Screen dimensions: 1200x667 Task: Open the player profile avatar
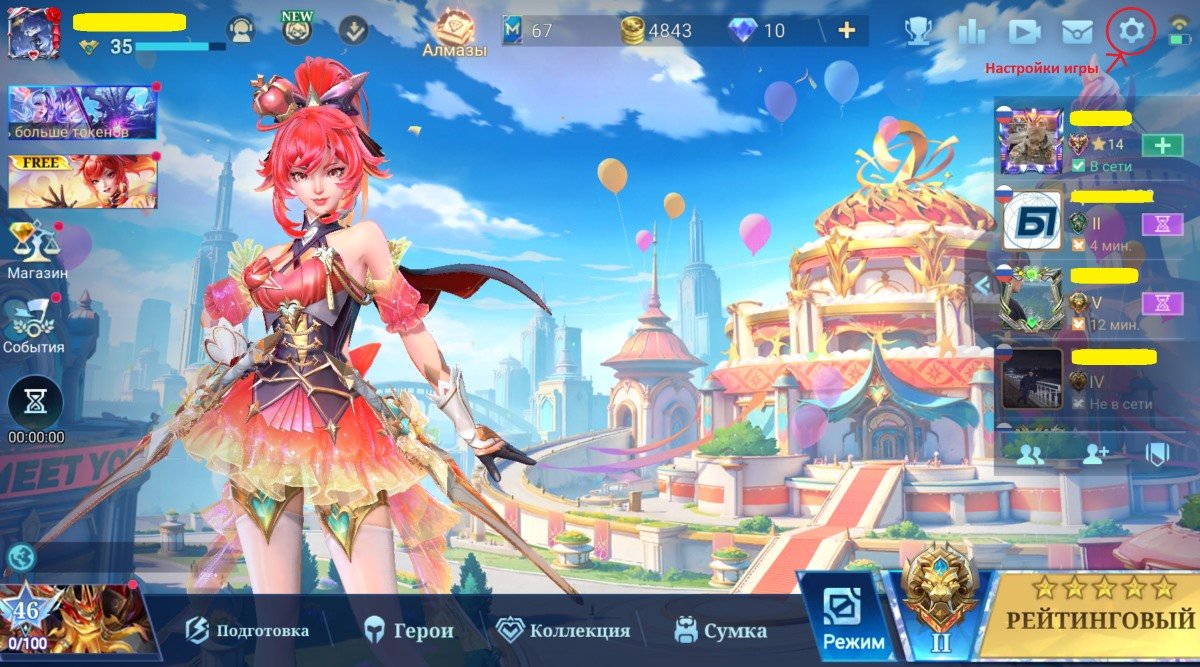pos(33,33)
